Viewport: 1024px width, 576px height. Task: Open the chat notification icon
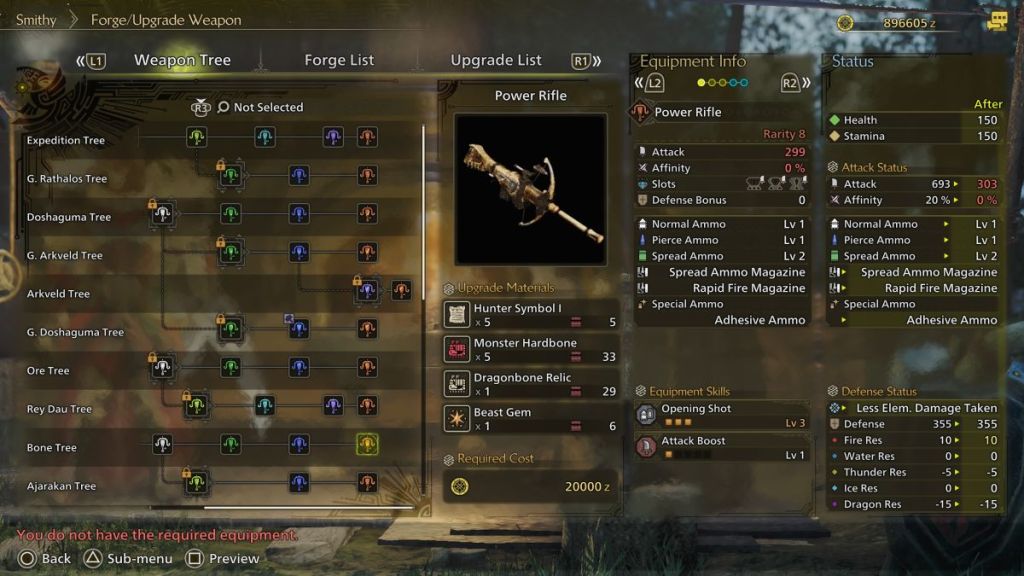[997, 21]
